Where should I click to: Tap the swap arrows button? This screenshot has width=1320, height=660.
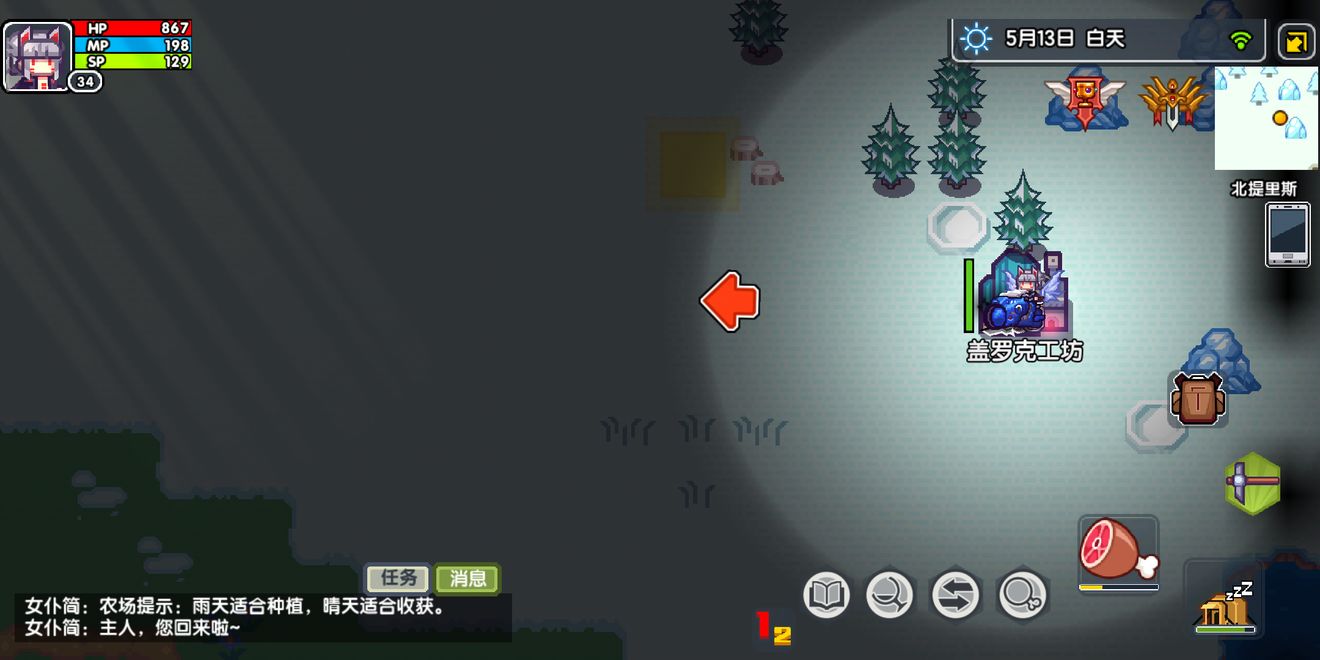pyautogui.click(x=955, y=596)
